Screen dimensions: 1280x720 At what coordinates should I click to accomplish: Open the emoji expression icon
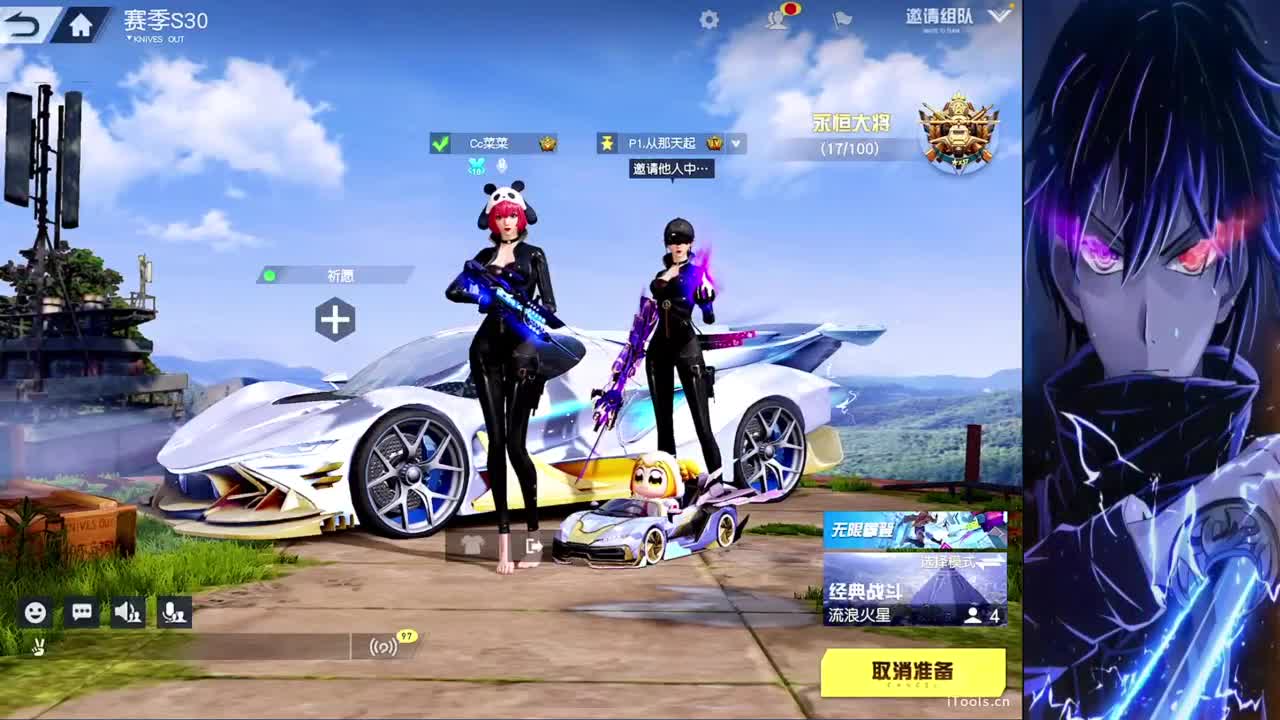[36, 611]
